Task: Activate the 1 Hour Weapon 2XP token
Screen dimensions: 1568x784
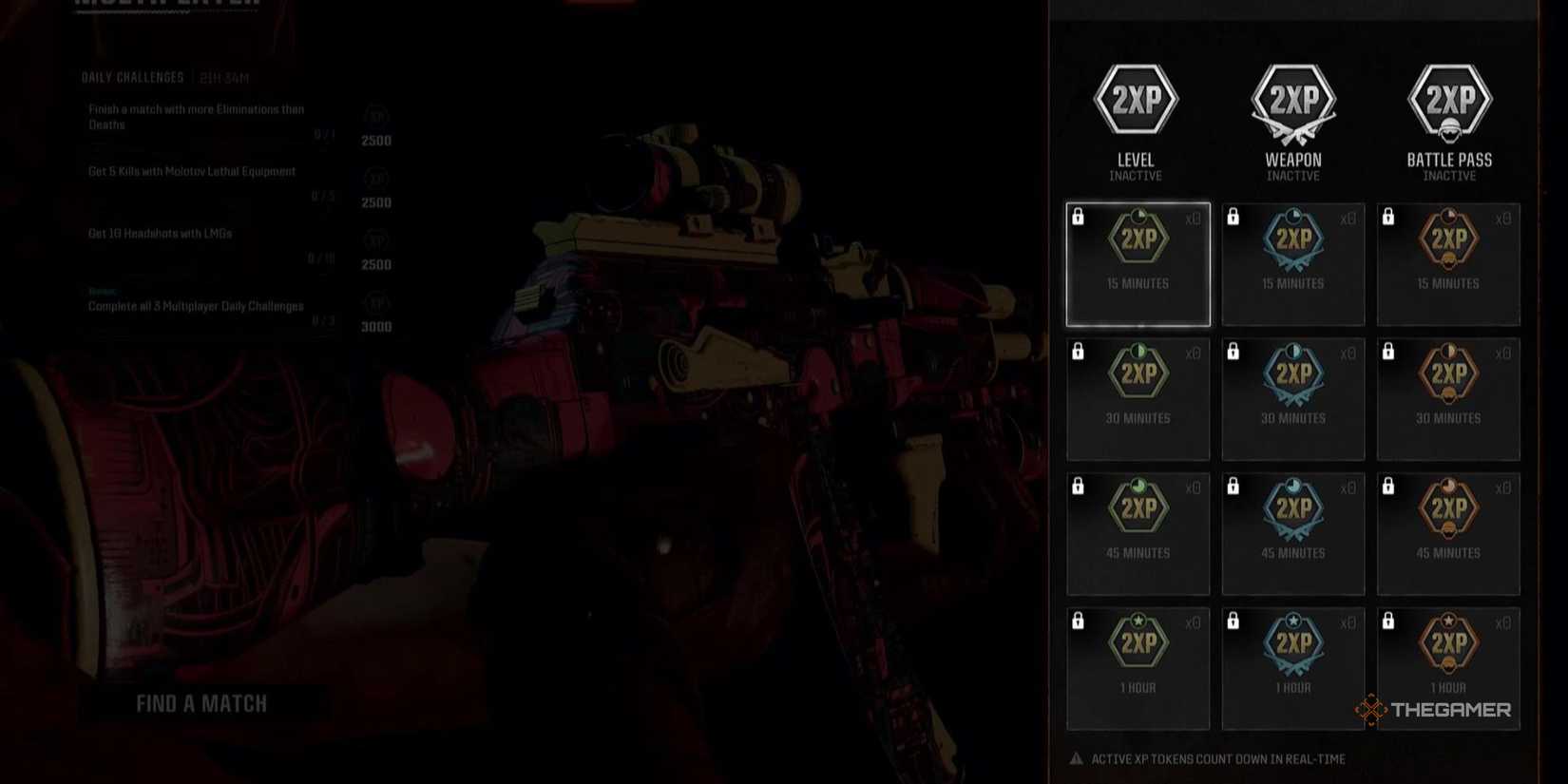Action: pyautogui.click(x=1293, y=665)
